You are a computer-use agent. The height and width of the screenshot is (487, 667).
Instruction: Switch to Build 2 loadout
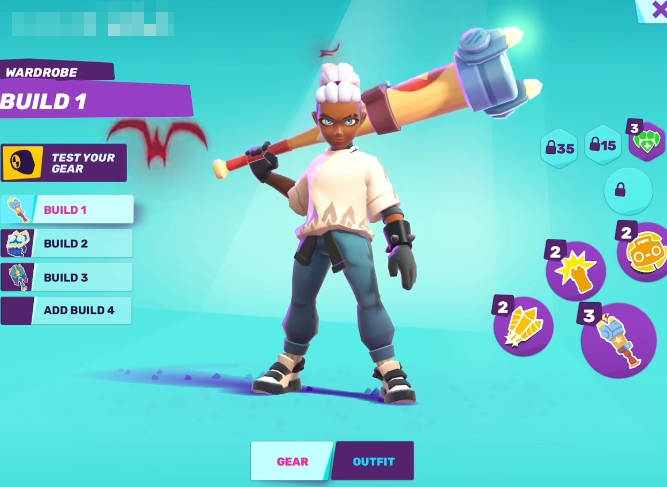[68, 243]
